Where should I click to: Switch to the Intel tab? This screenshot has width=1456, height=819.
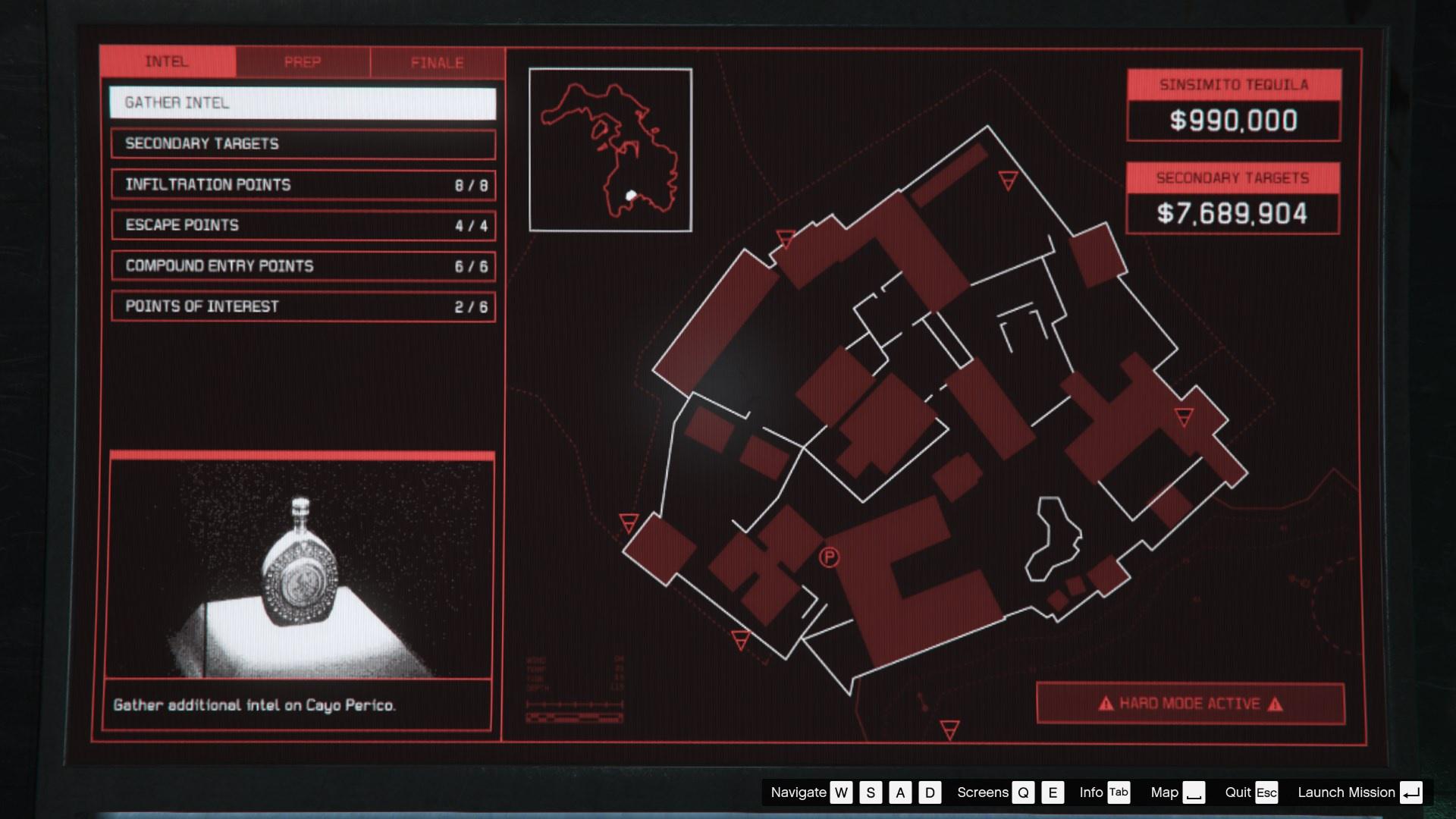point(167,62)
